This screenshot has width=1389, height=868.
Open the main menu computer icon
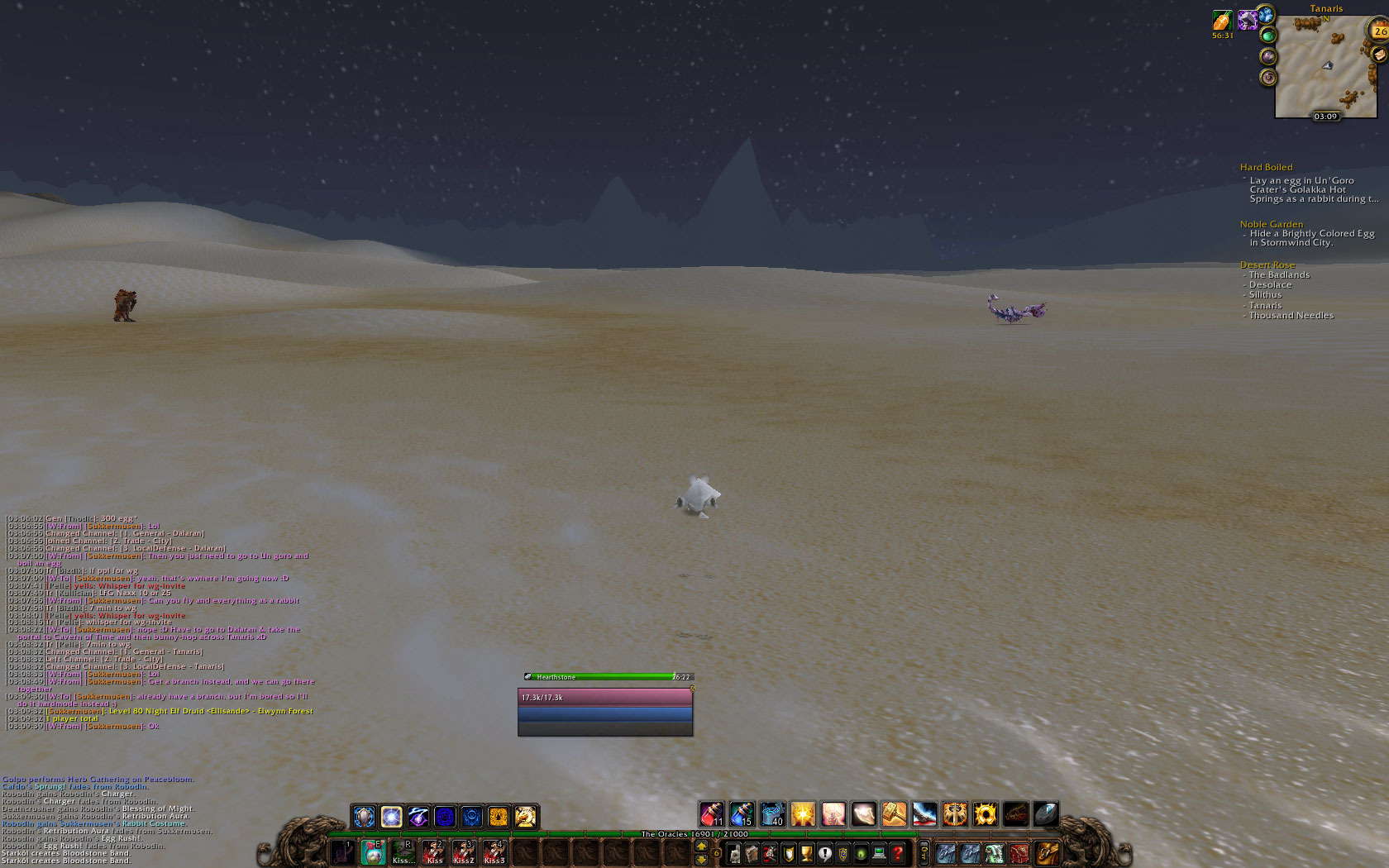click(879, 853)
